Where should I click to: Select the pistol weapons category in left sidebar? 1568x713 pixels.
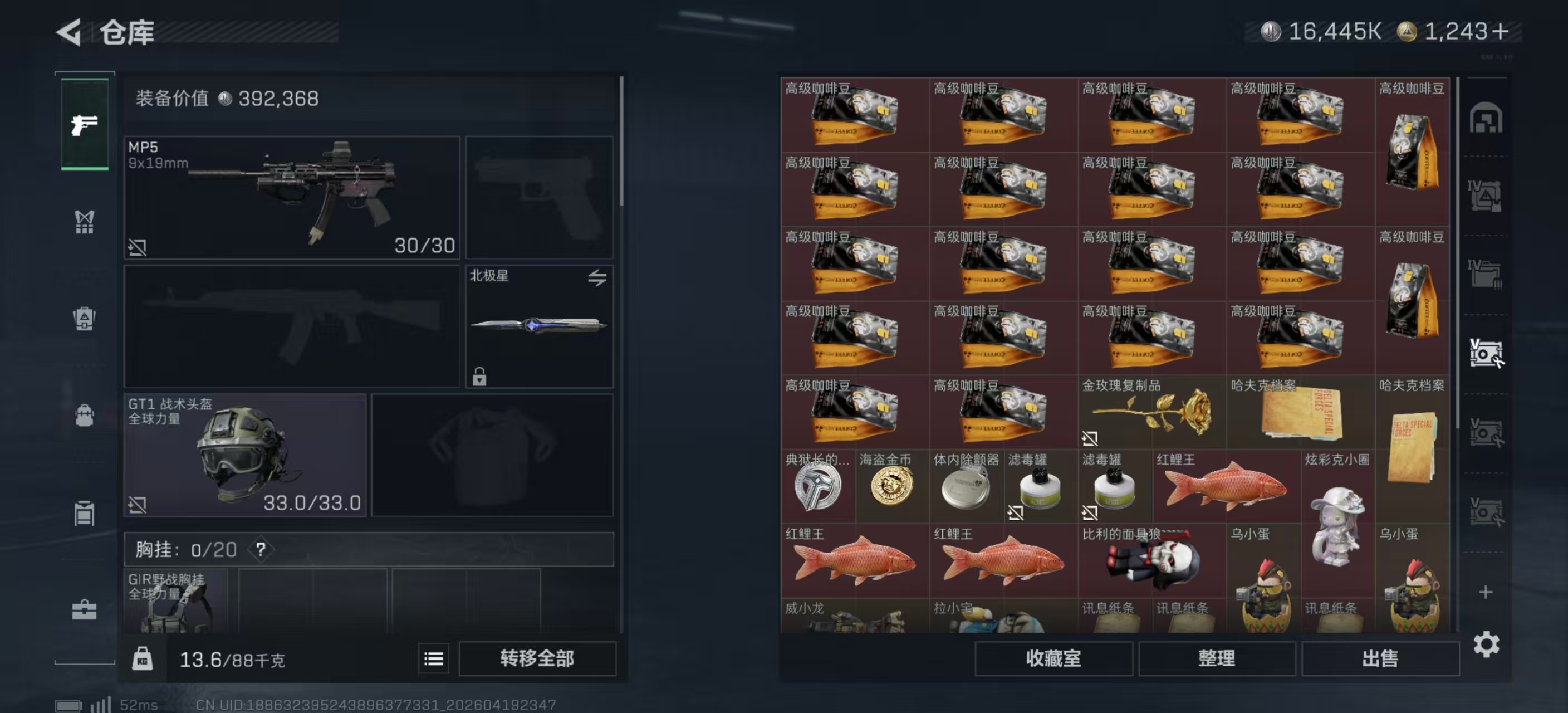84,125
